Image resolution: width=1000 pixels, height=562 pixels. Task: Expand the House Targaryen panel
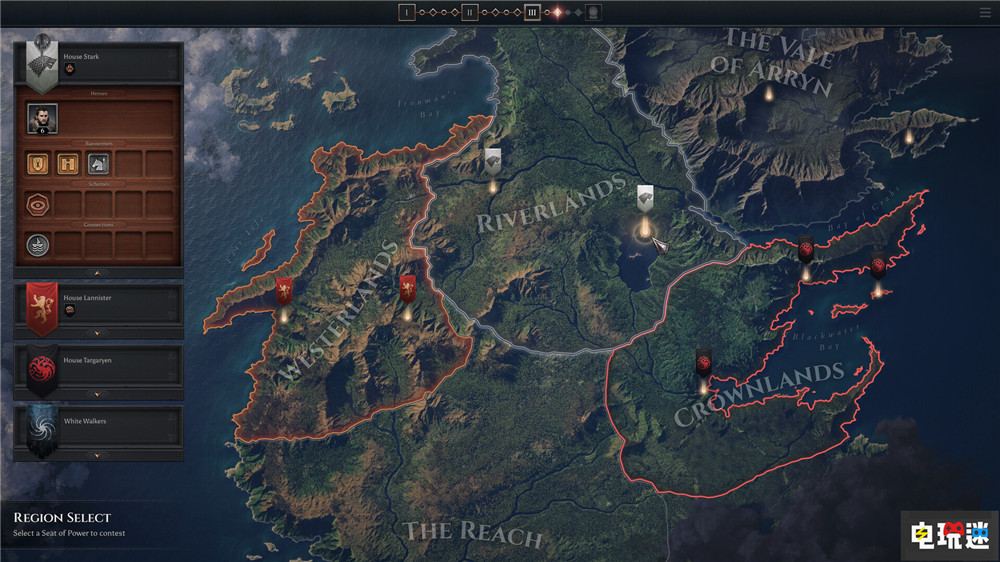pyautogui.click(x=97, y=395)
